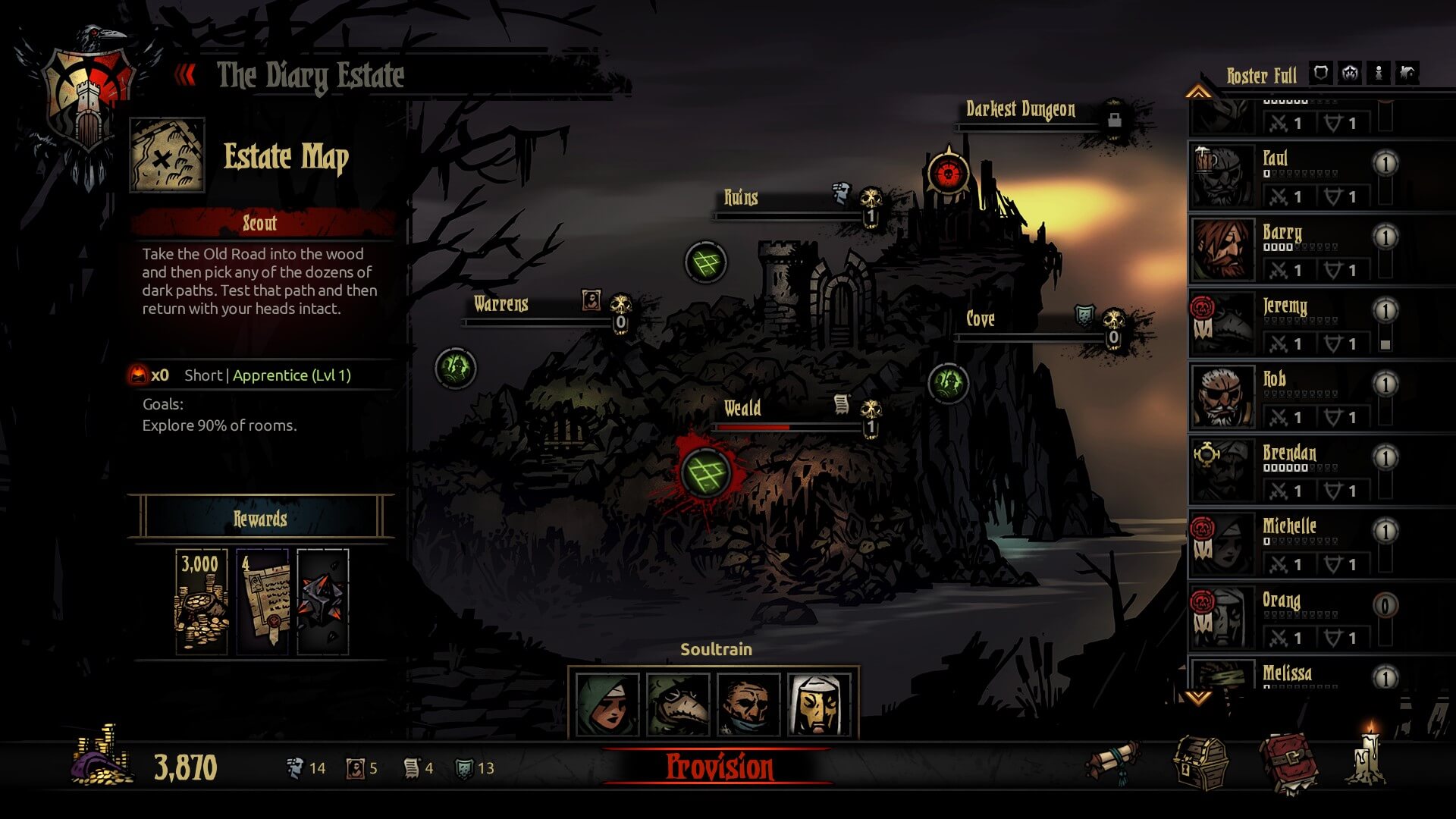Choose Barry from the roster list

[1289, 249]
